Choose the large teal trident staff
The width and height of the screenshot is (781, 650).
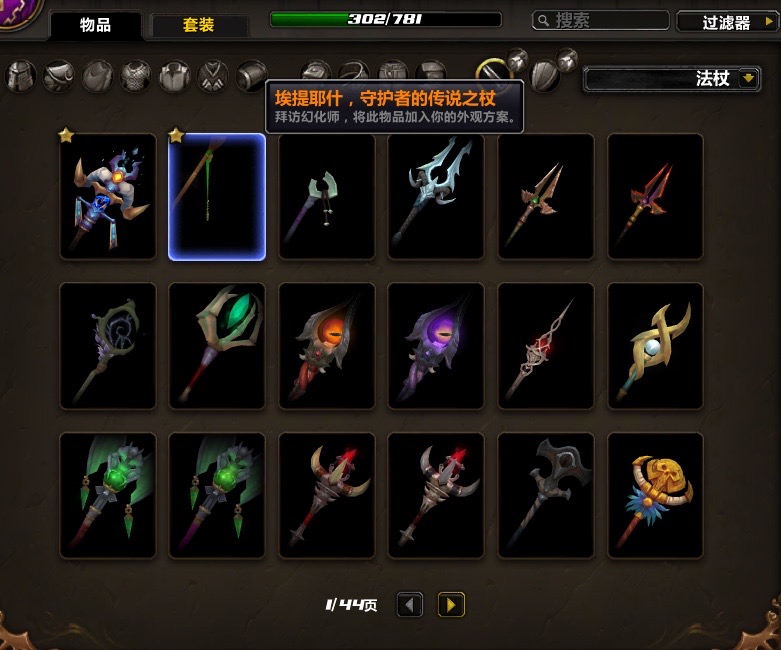click(x=436, y=197)
